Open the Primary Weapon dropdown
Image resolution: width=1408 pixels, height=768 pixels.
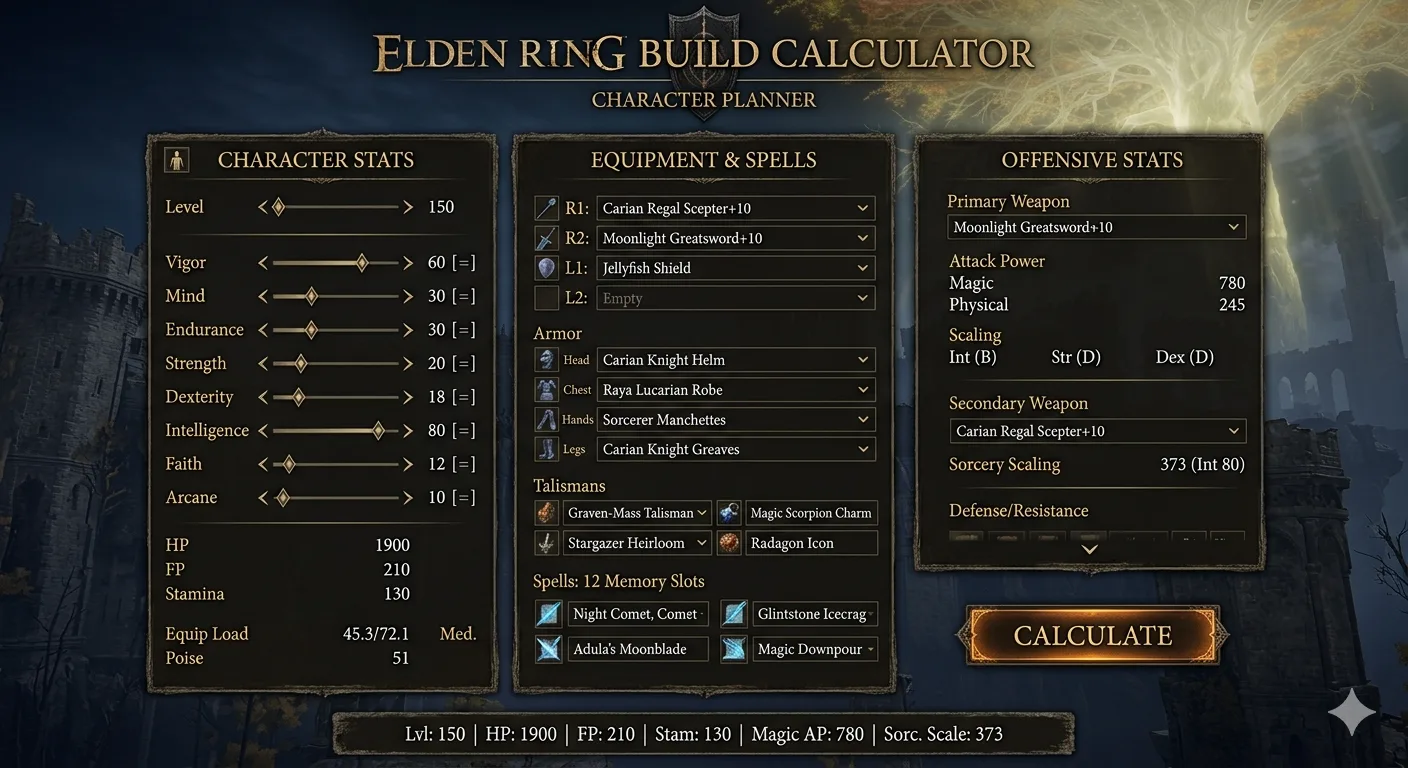(x=1096, y=227)
